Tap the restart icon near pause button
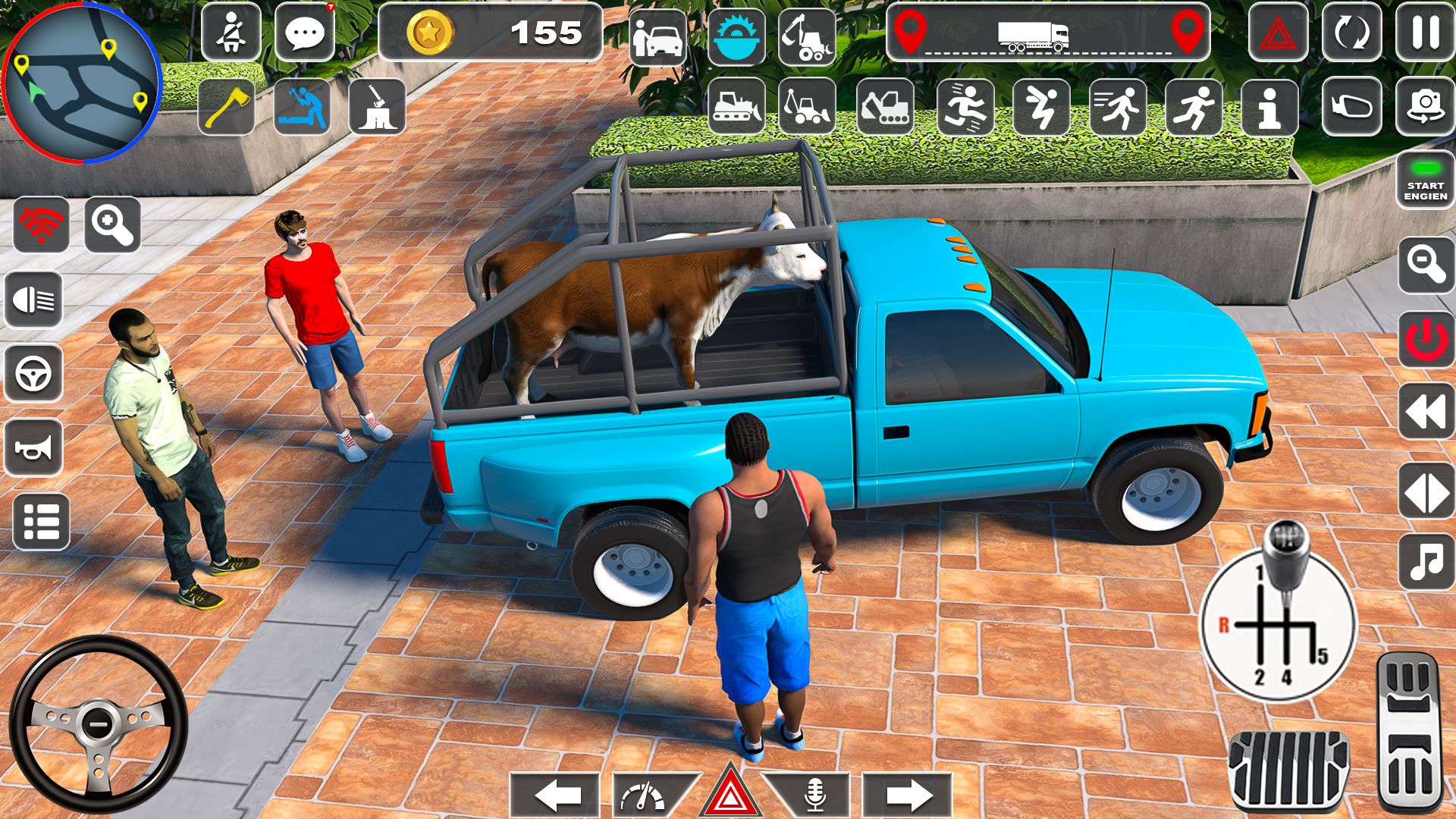 tap(1352, 33)
